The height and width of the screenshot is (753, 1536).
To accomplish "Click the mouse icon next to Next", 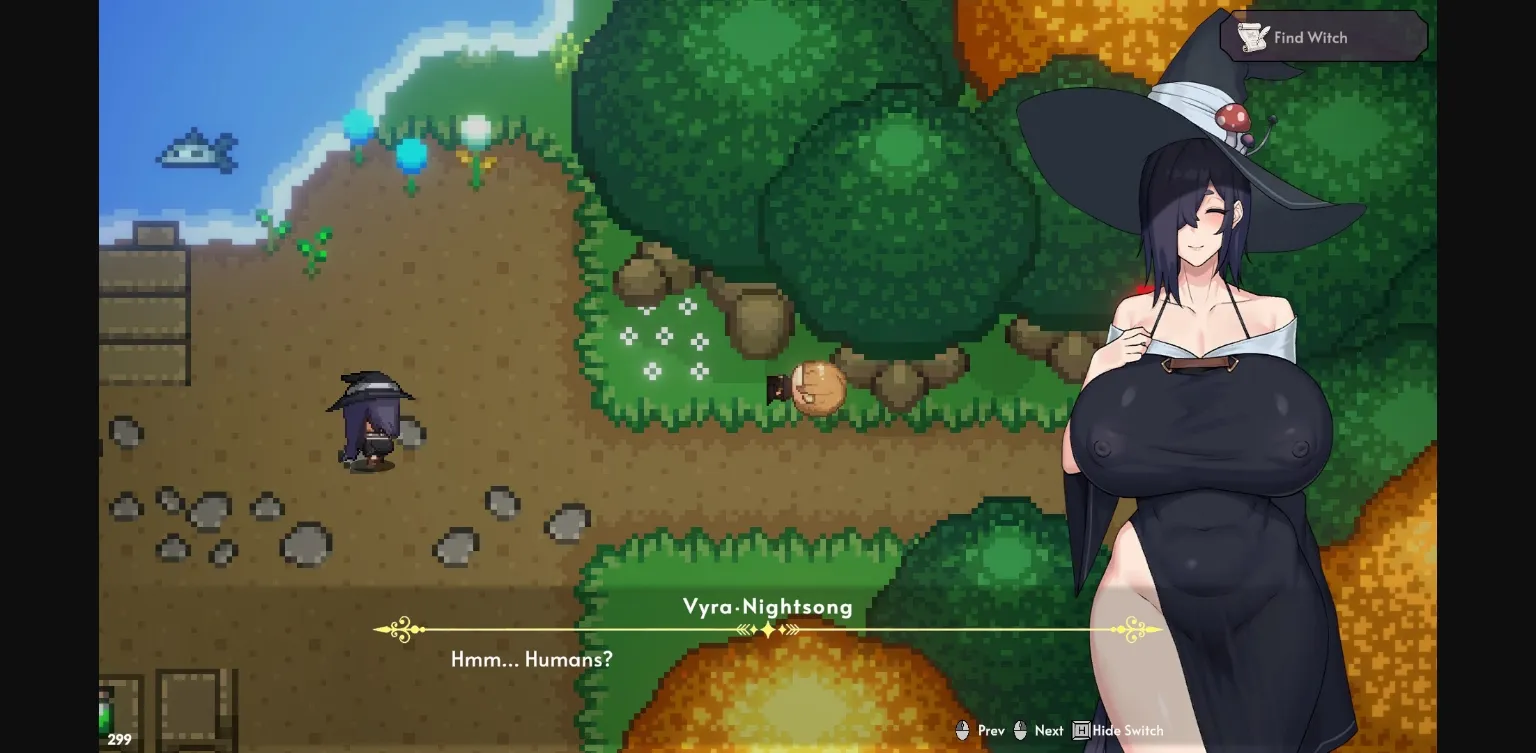I will (x=1020, y=730).
